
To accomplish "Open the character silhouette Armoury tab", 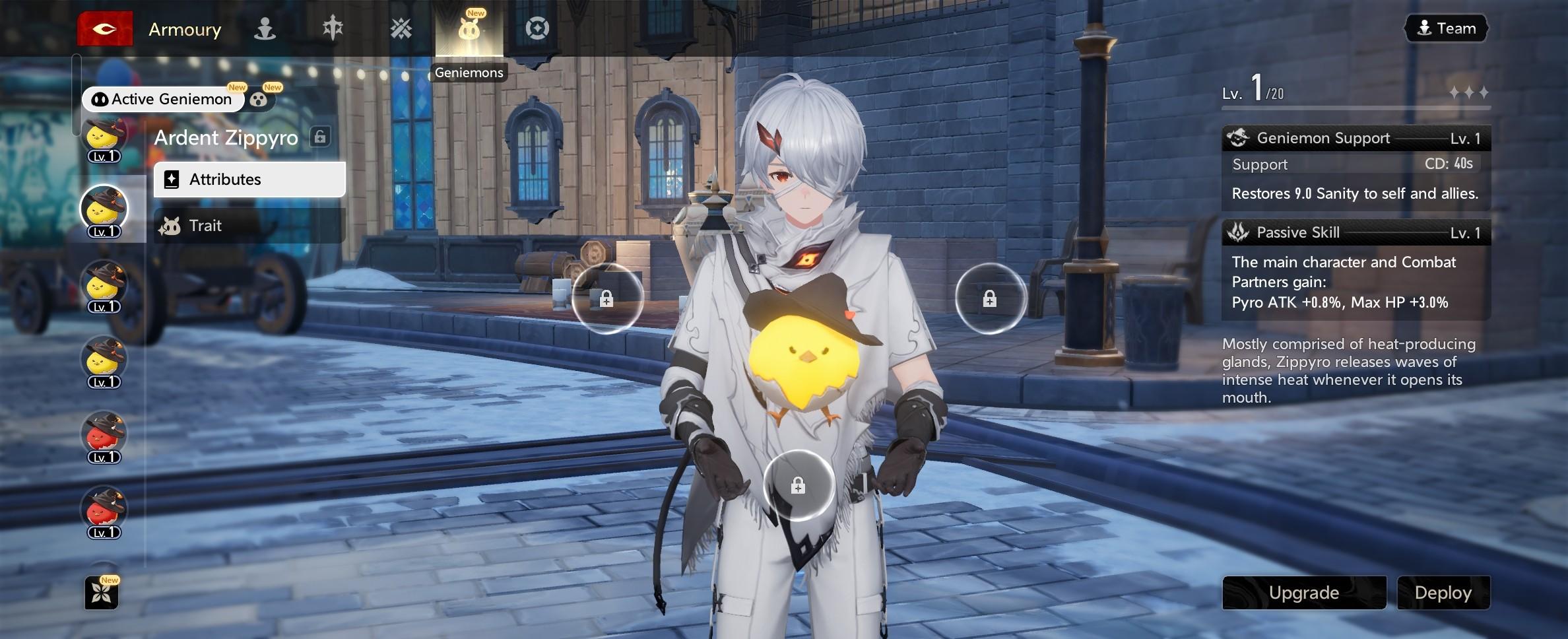I will [x=265, y=29].
